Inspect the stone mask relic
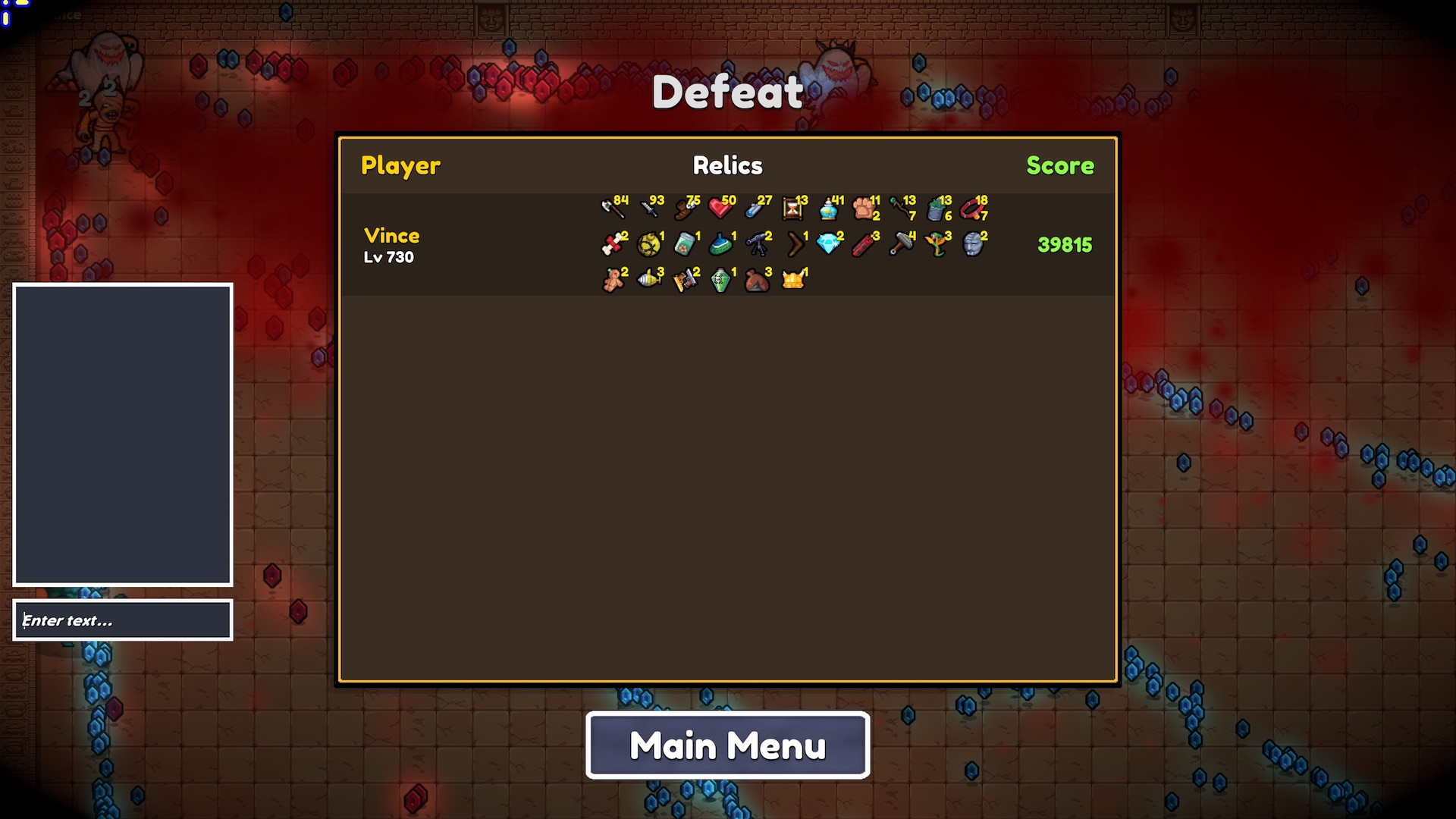The height and width of the screenshot is (819, 1456). (973, 244)
